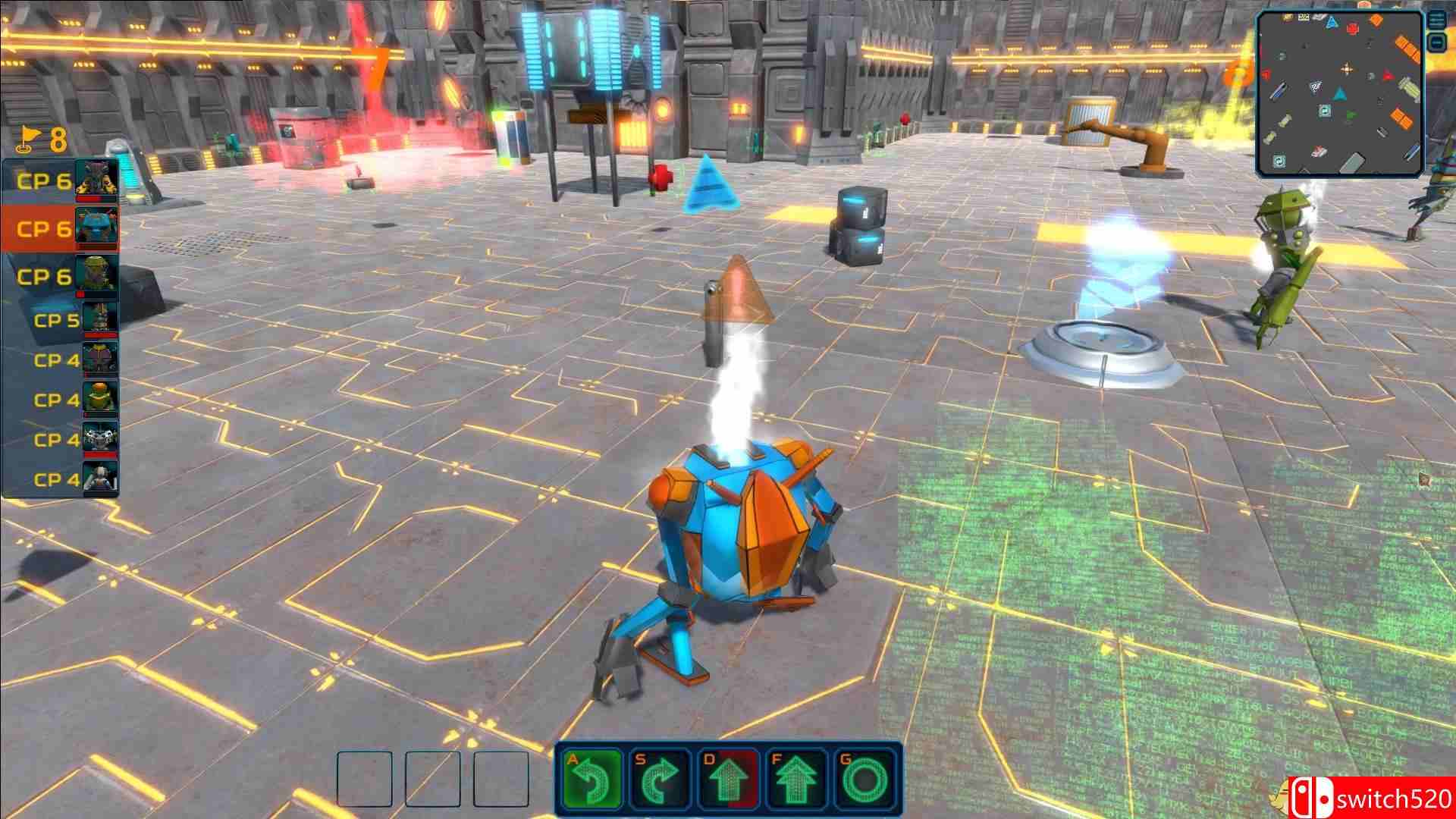Click the upper small button right of the minimap

(x=1437, y=20)
